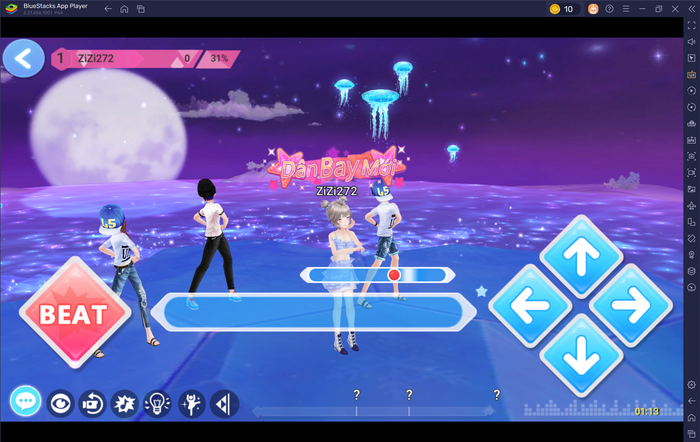Viewport: 700px width, 442px height.
Task: Open the dancing figure icon
Action: [190, 403]
